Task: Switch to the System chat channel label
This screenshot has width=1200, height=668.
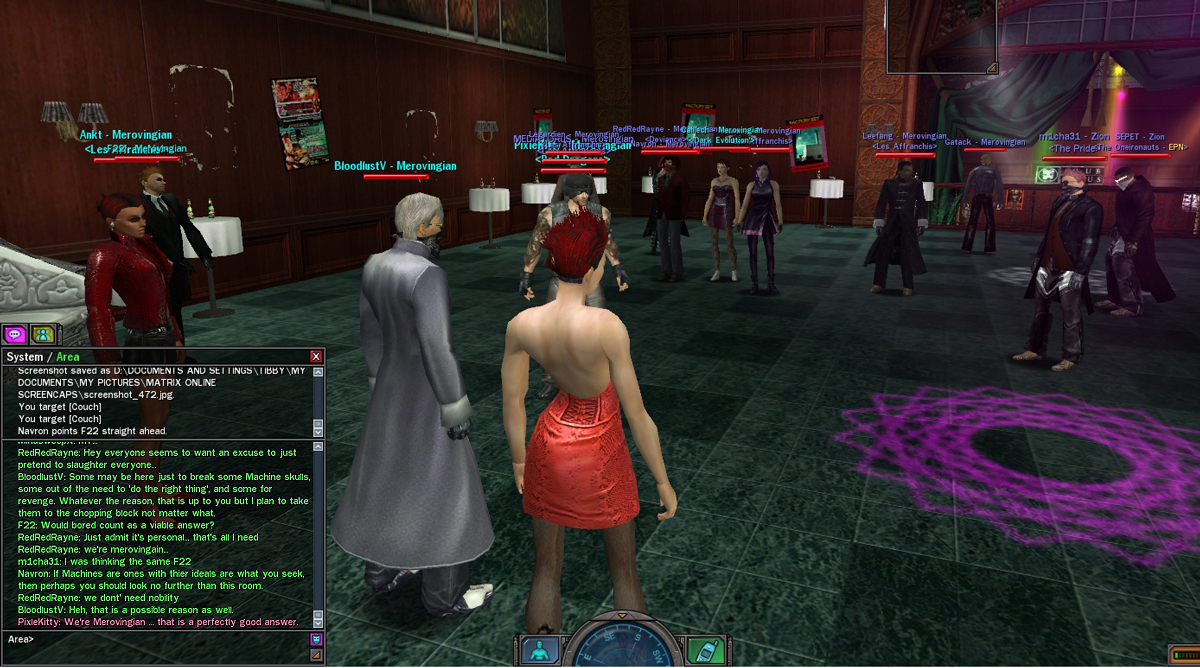Action: pyautogui.click(x=25, y=357)
